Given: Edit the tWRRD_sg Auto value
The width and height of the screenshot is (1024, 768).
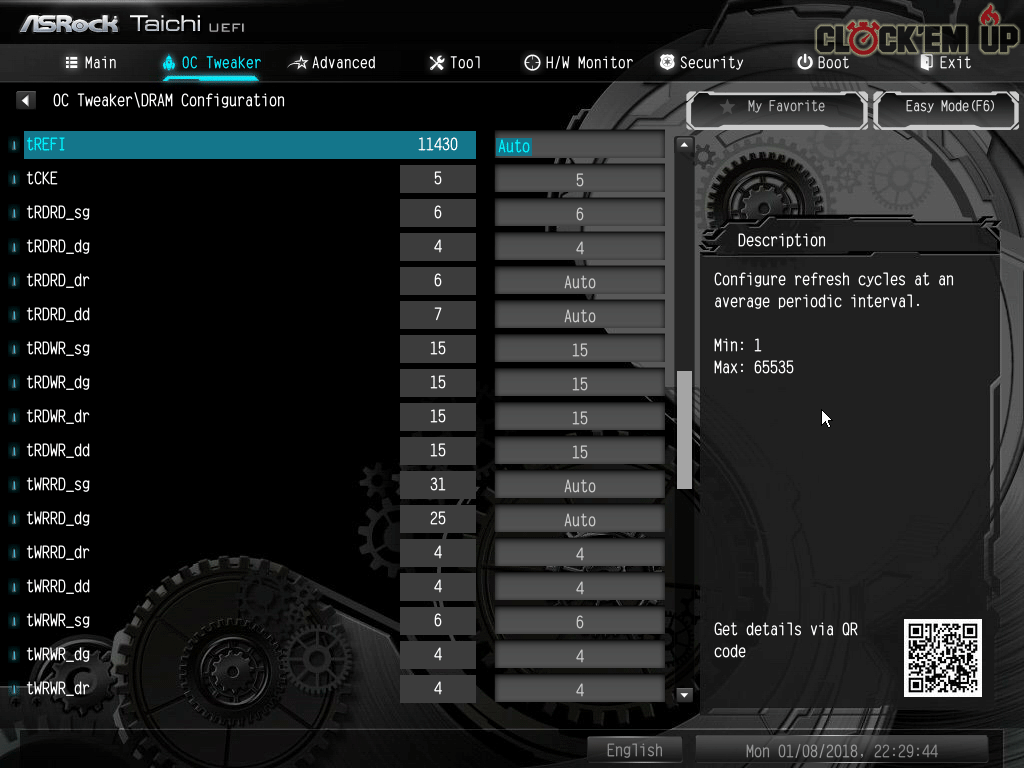Looking at the screenshot, I should pos(580,486).
